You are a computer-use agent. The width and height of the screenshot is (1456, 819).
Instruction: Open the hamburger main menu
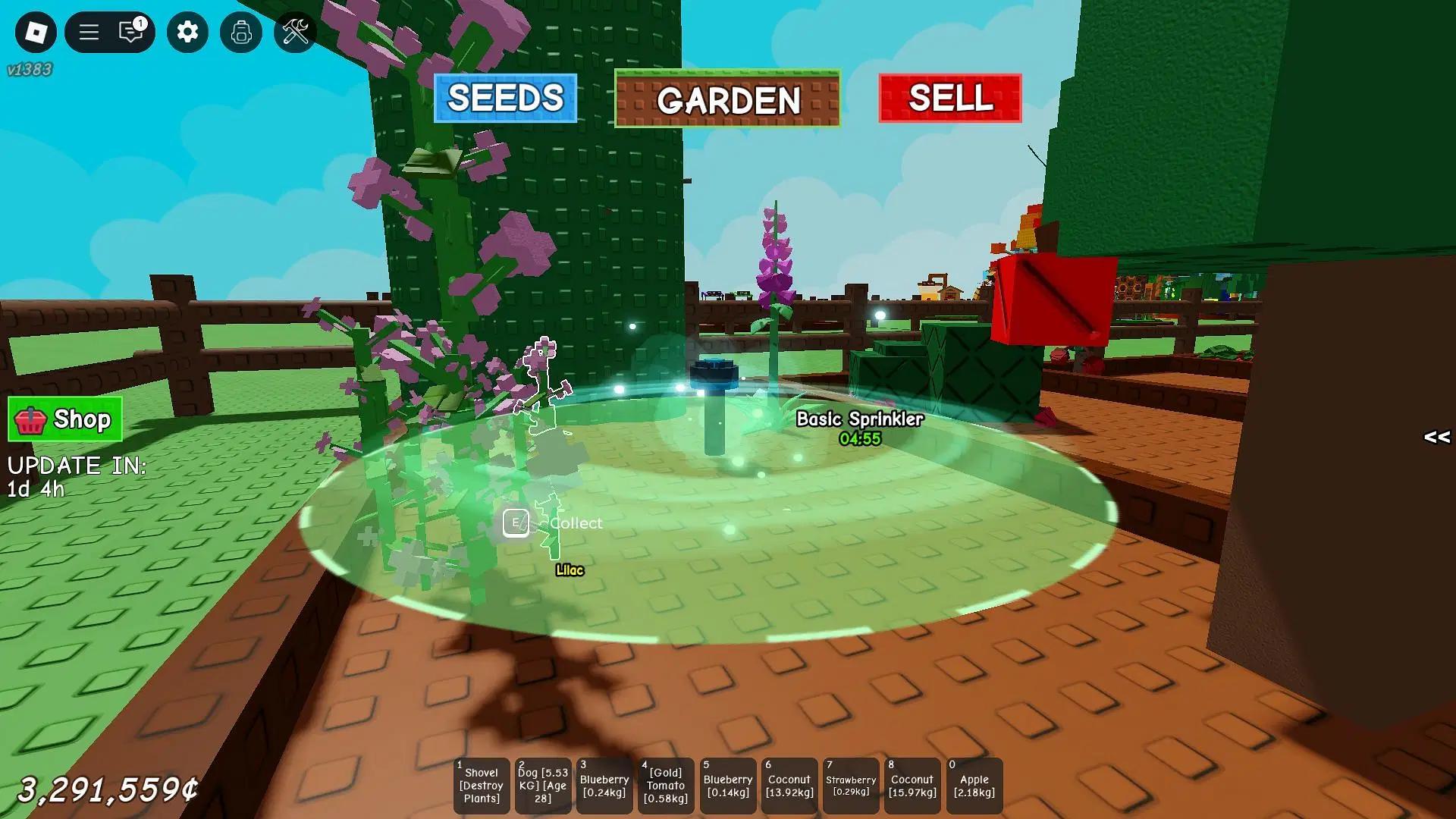[x=88, y=33]
